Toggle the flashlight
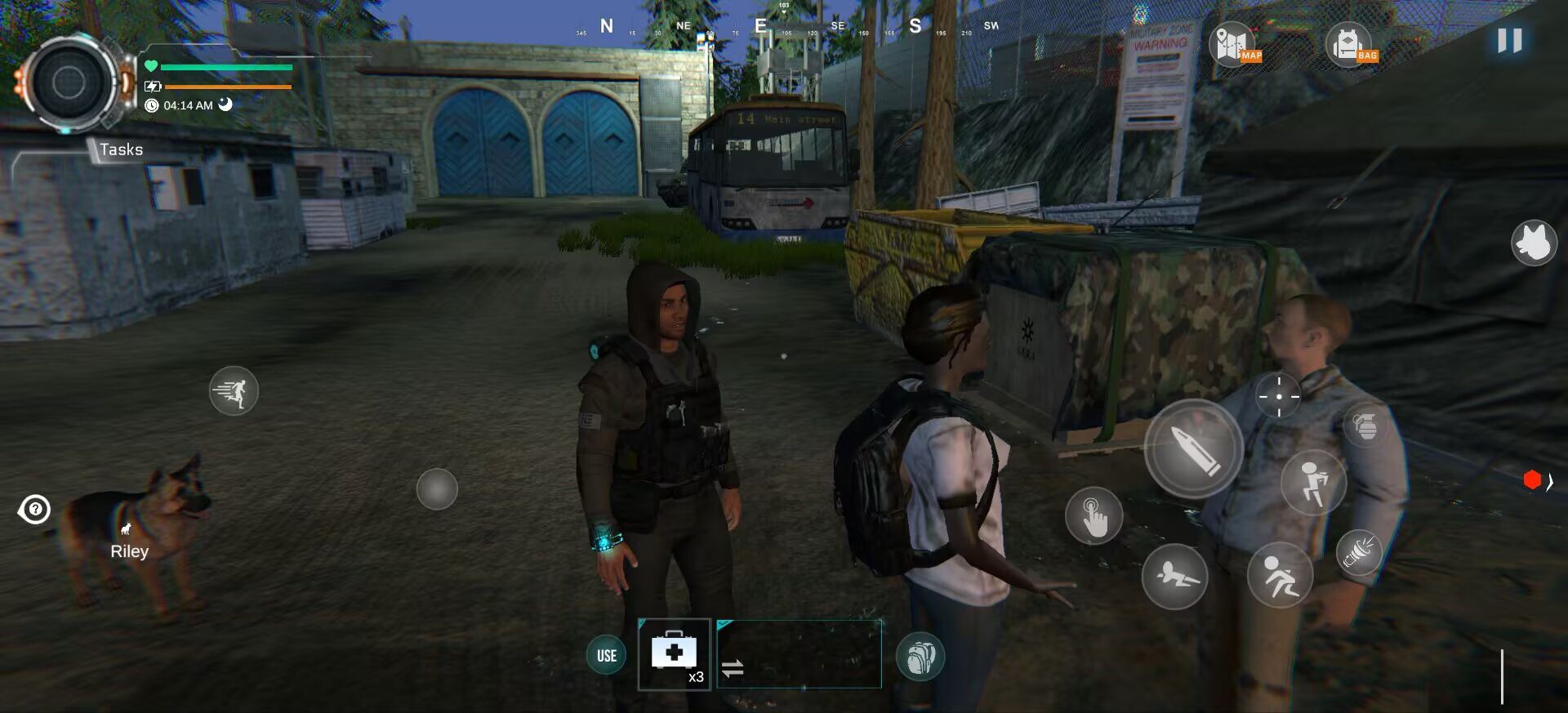 tap(1359, 552)
